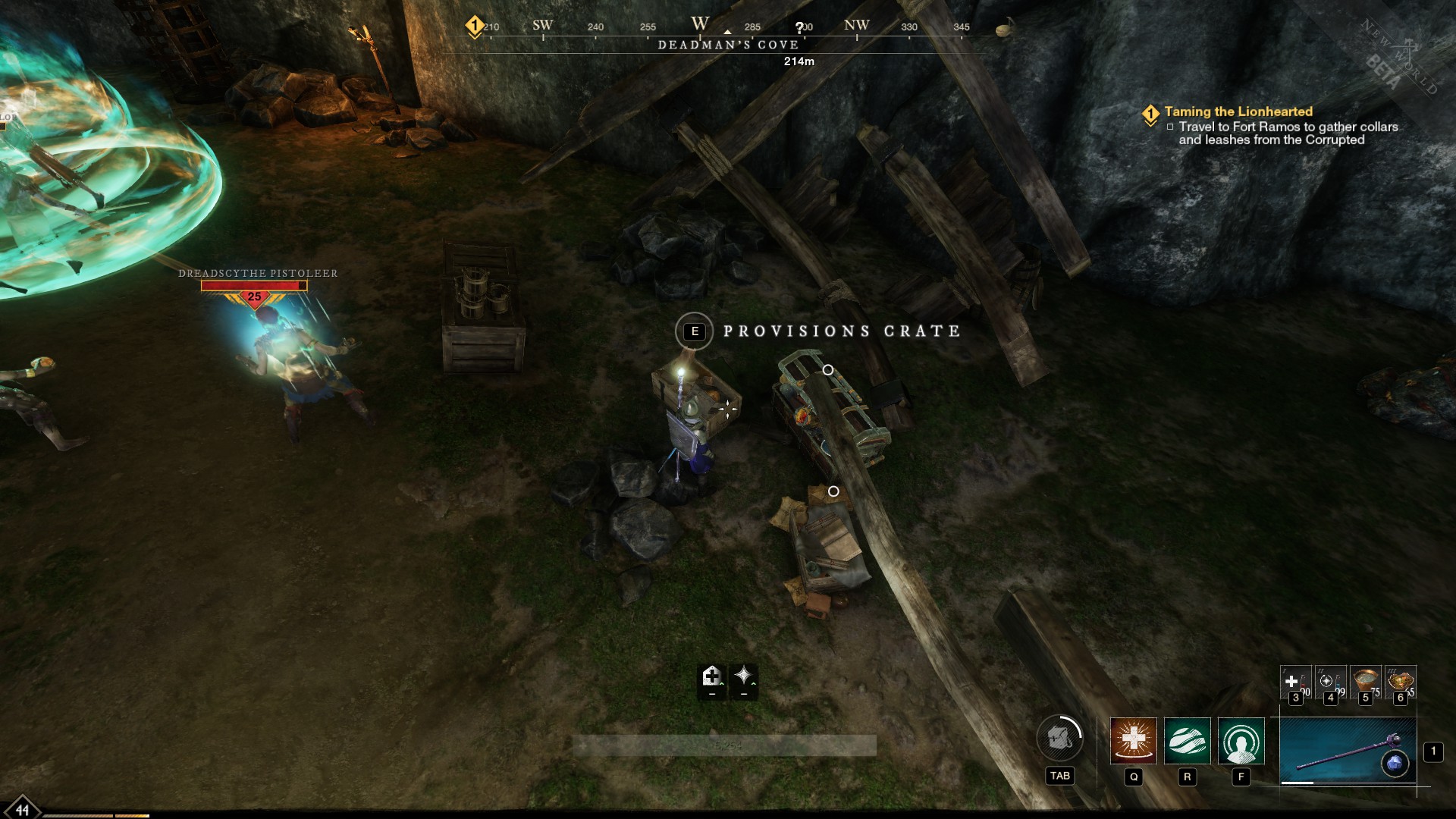Viewport: 1456px width, 819px height.
Task: Click the health regeneration buff icon
Action: coord(713,677)
